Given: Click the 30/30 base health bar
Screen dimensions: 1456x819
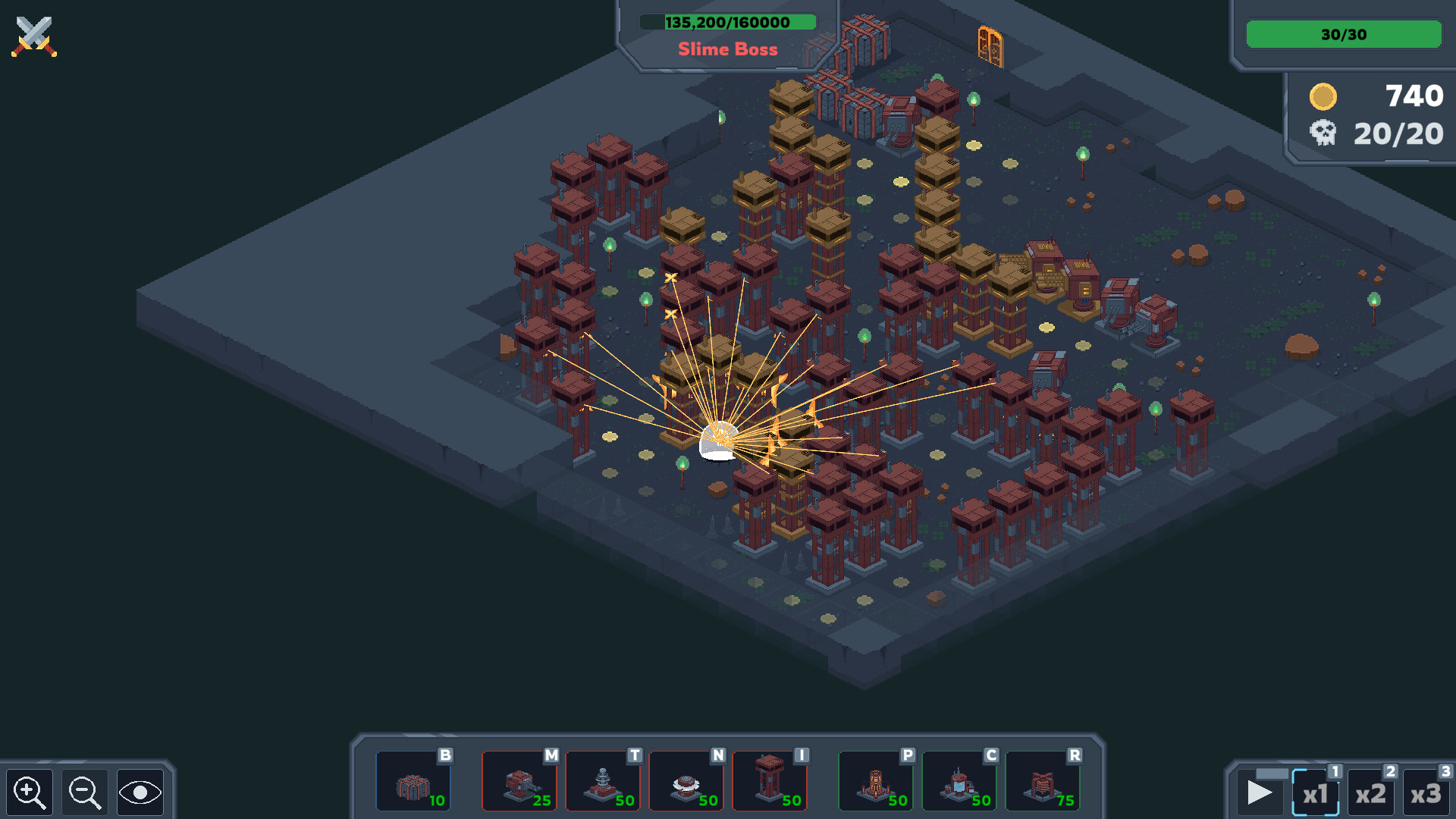Looking at the screenshot, I should (x=1343, y=34).
